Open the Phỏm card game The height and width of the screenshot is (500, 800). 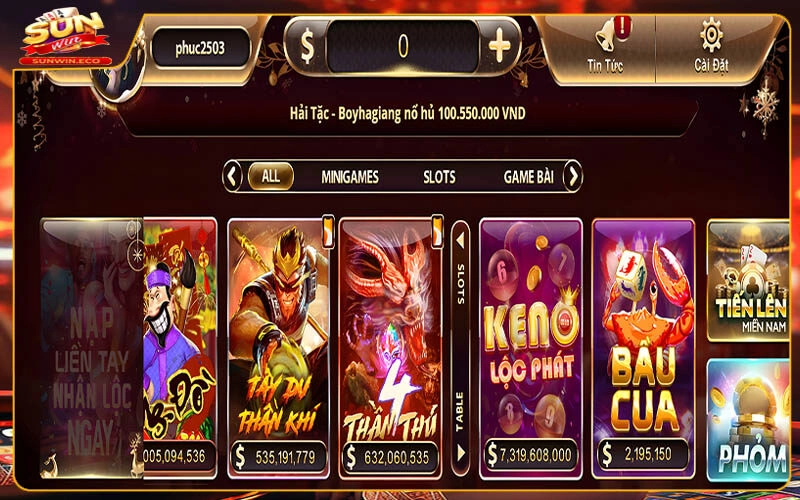(747, 420)
